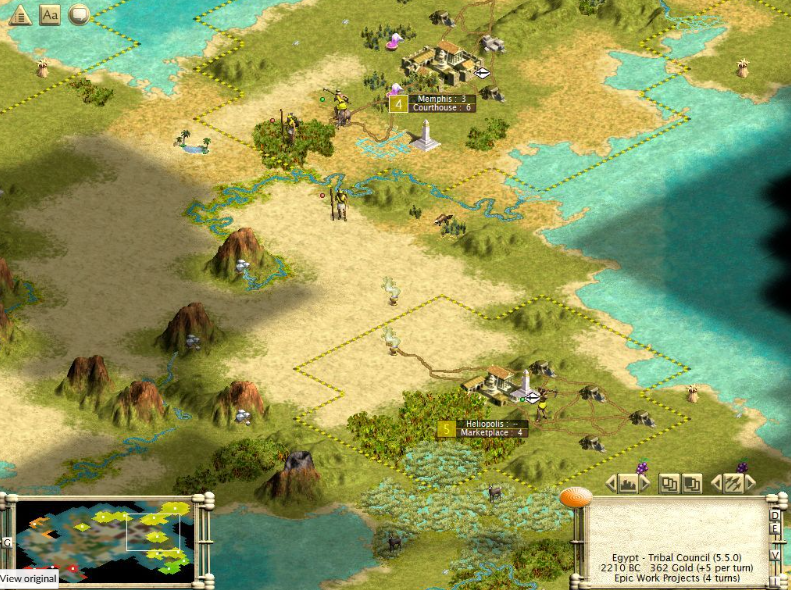Image resolution: width=791 pixels, height=590 pixels.
Task: Open the 'V' side tab
Action: (774, 554)
